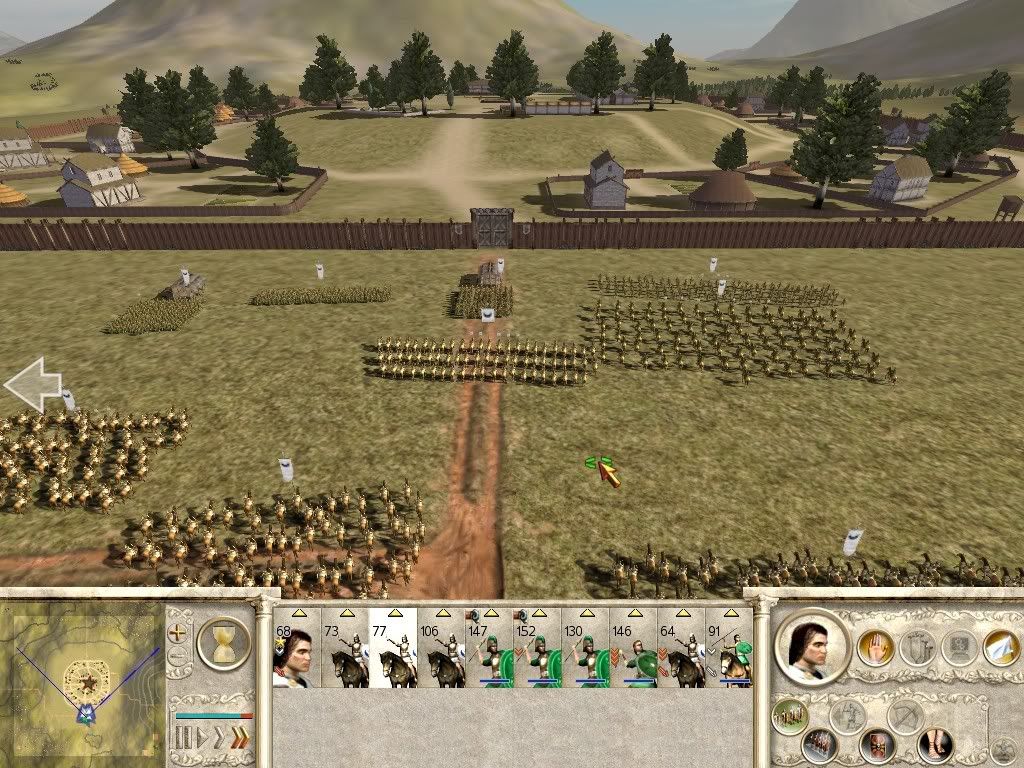Image resolution: width=1024 pixels, height=768 pixels.
Task: Toggle run mode with the sandaled feet icon
Action: point(935,744)
